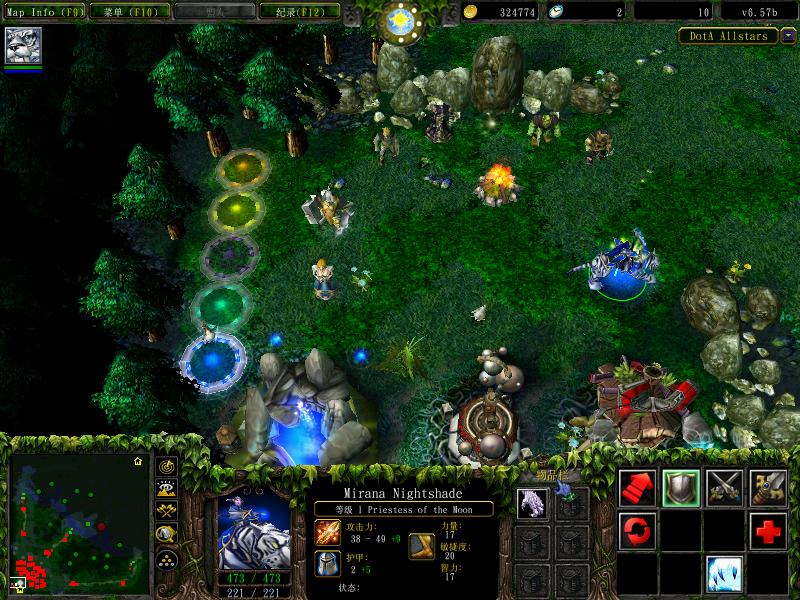Viewport: 800px width, 600px height.
Task: Collapse the DotA Allstars scoreboard arrow
Action: pos(787,36)
